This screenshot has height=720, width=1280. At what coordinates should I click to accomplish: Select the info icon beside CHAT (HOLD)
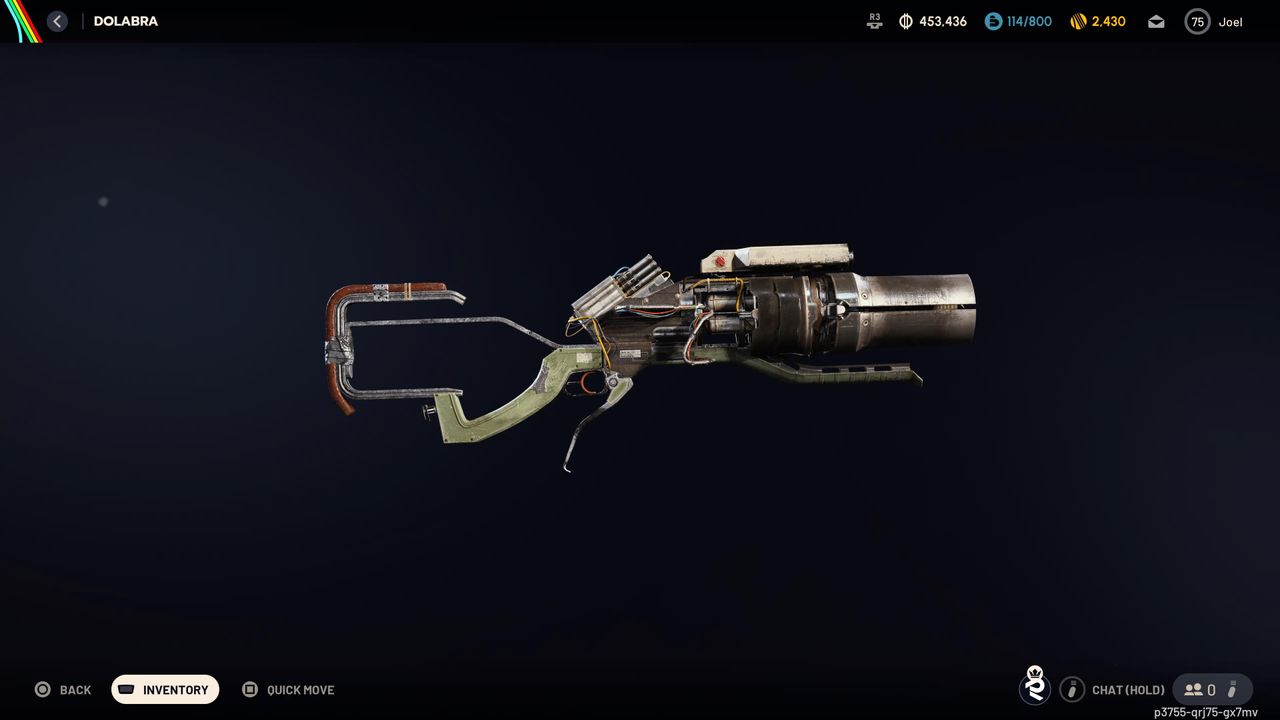click(1072, 689)
